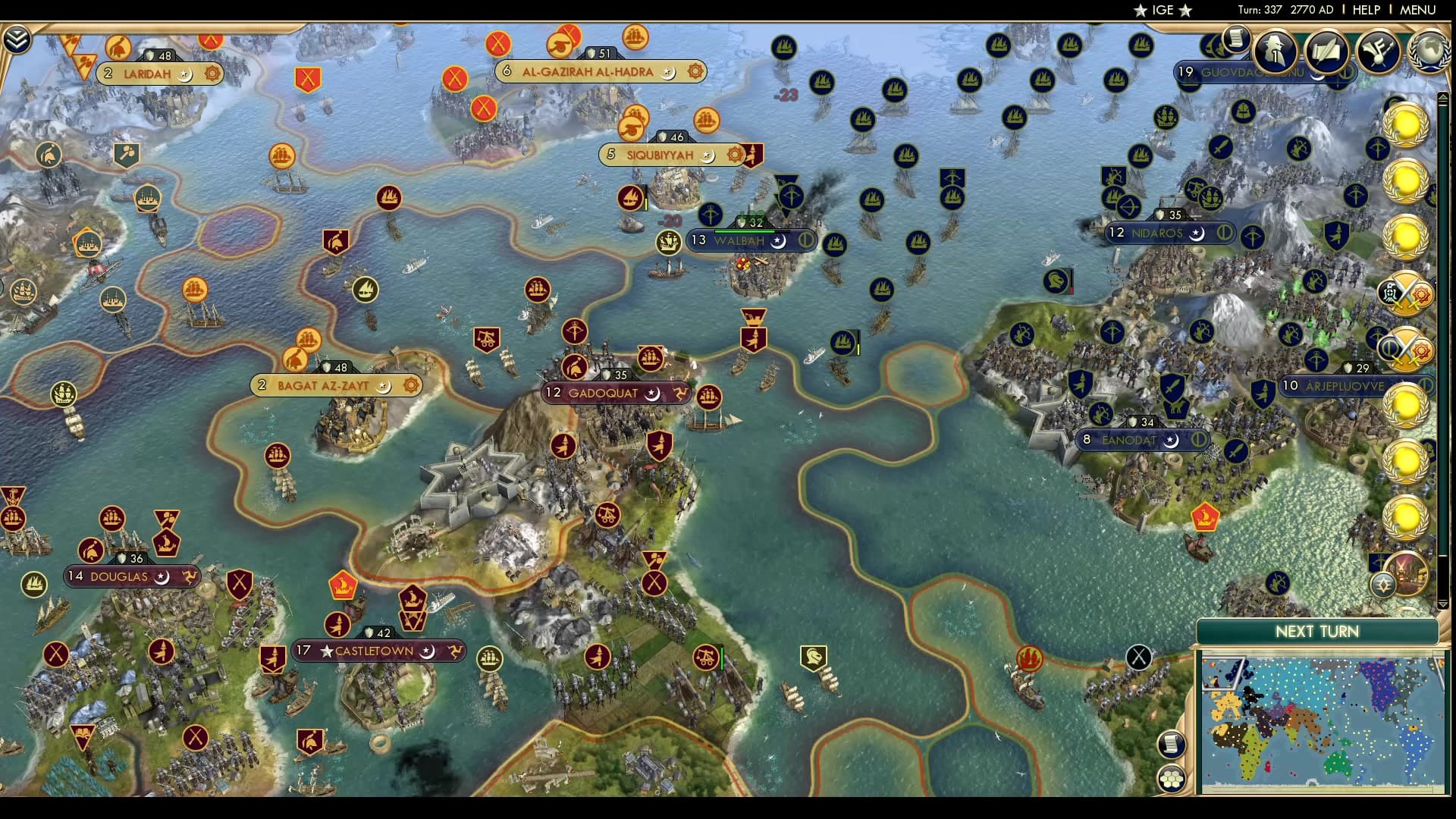
Task: Open the MENU in the top bar
Action: (1417, 10)
